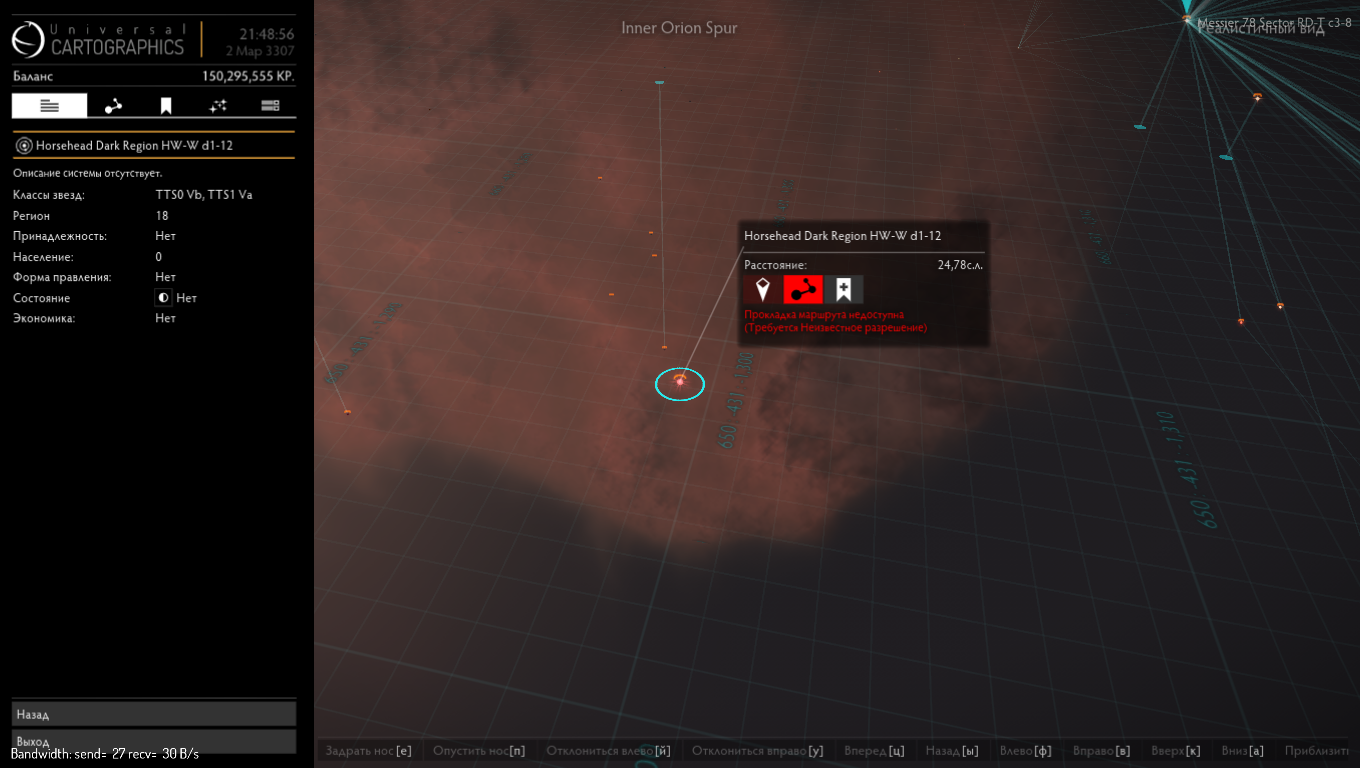
Task: Switch to the stars view tab
Action: pyautogui.click(x=218, y=106)
